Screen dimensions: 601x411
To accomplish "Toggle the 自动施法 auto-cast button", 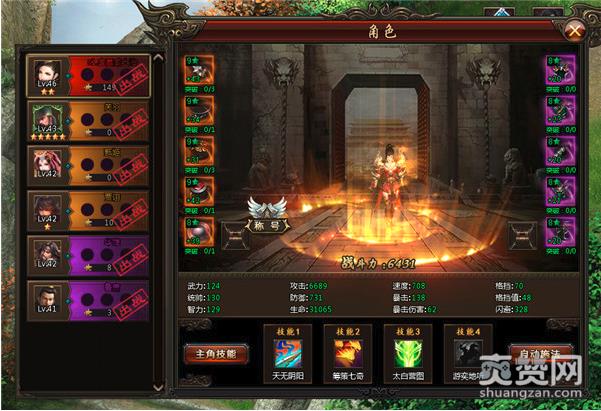I will click(x=541, y=353).
